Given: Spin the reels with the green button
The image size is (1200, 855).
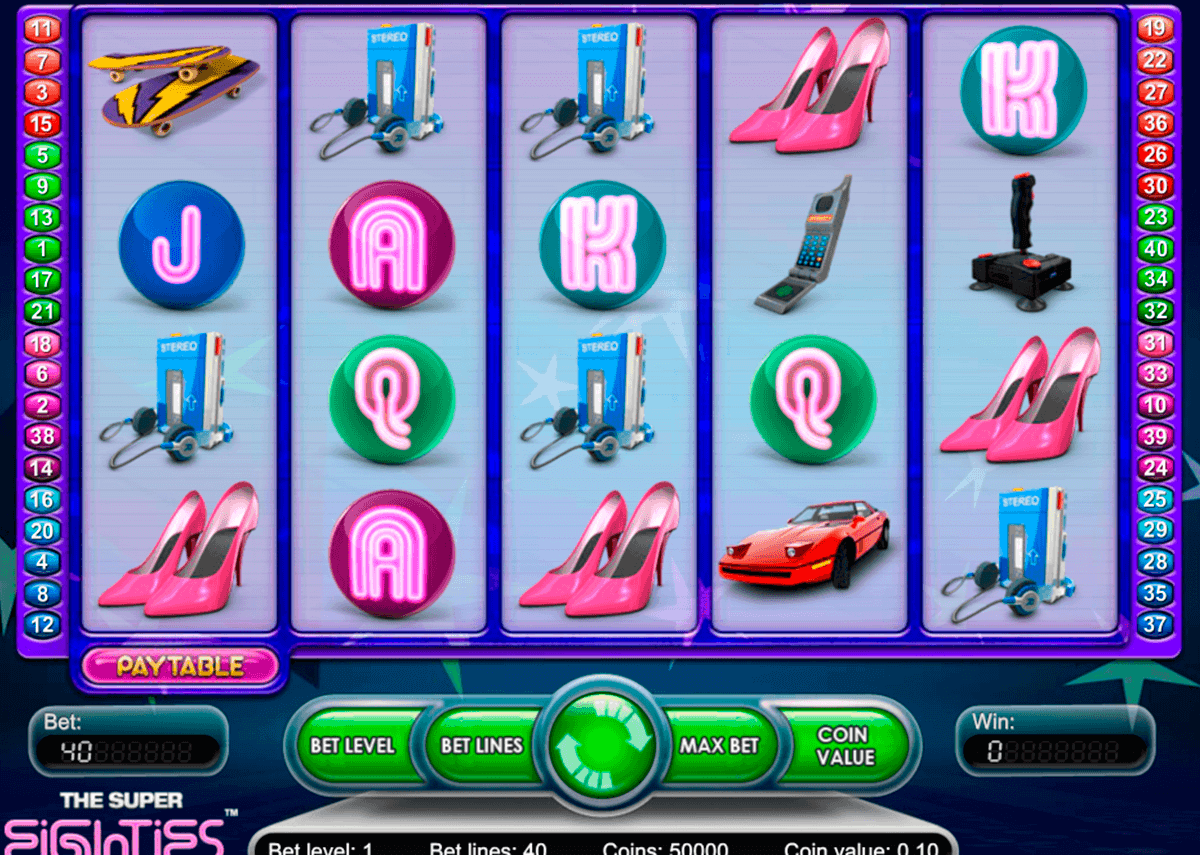Looking at the screenshot, I should 600,745.
